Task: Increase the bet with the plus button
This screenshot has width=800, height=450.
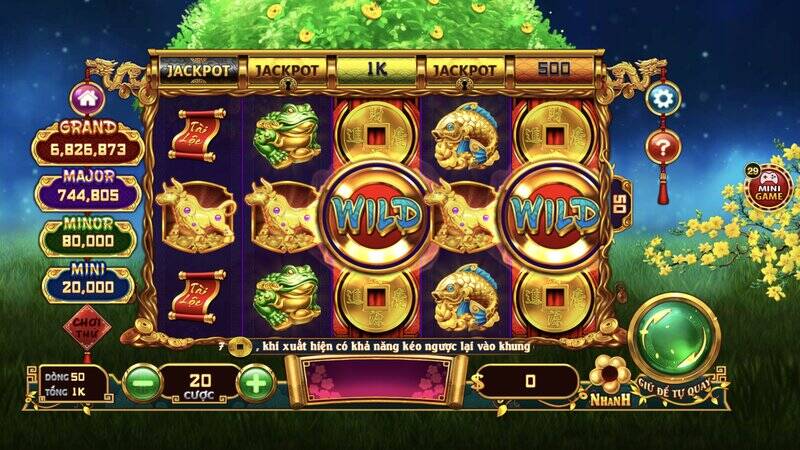Action: pos(257,382)
